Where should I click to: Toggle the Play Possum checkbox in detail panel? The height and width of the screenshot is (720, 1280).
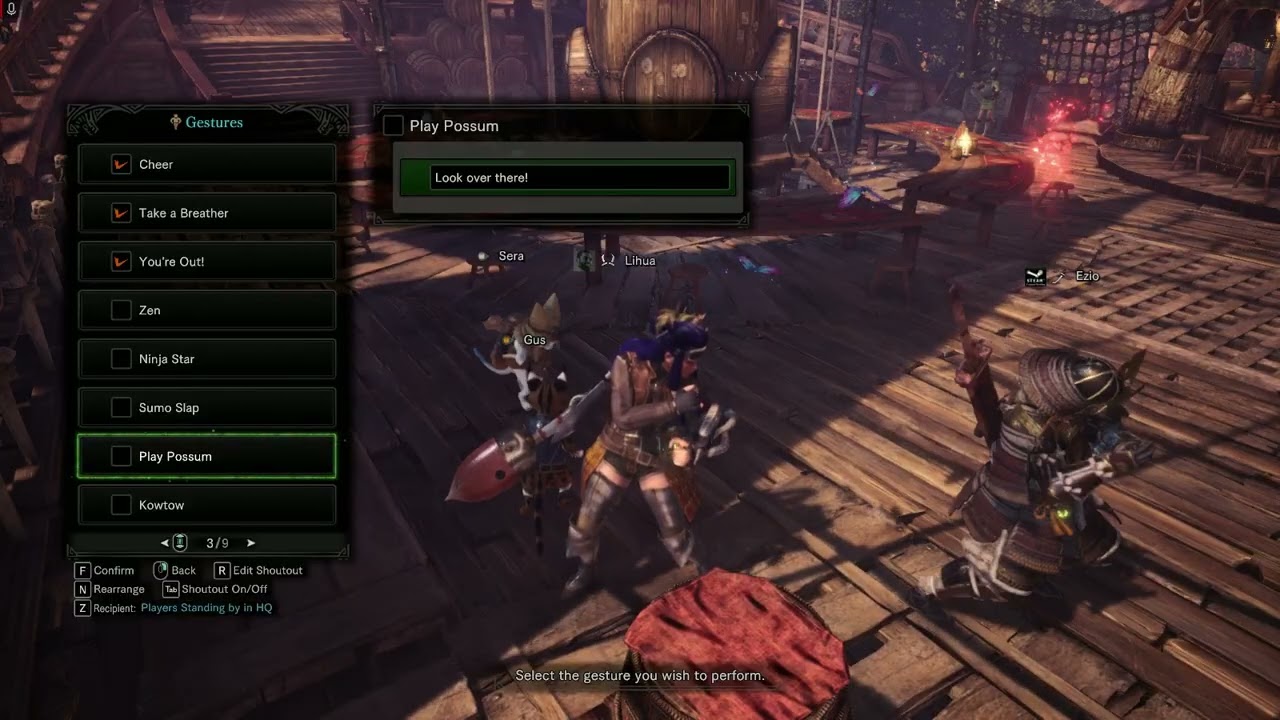393,126
